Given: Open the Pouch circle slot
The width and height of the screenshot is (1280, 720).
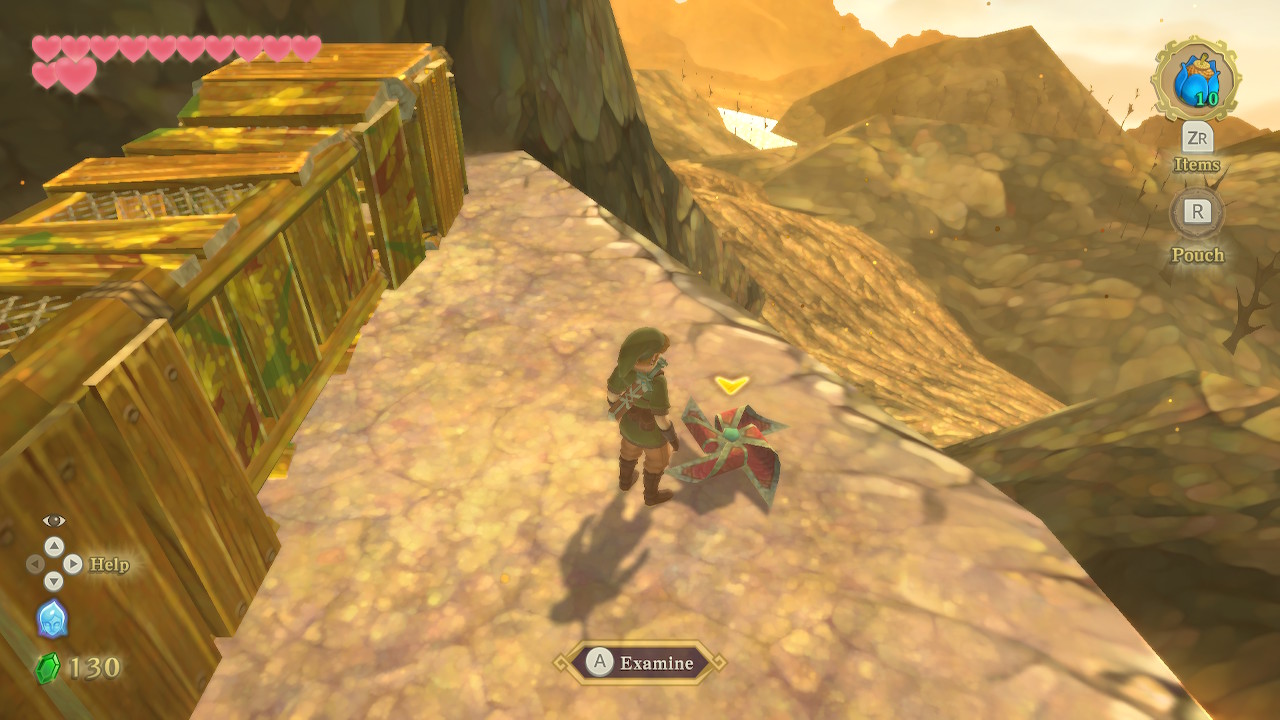Looking at the screenshot, I should [x=1197, y=213].
